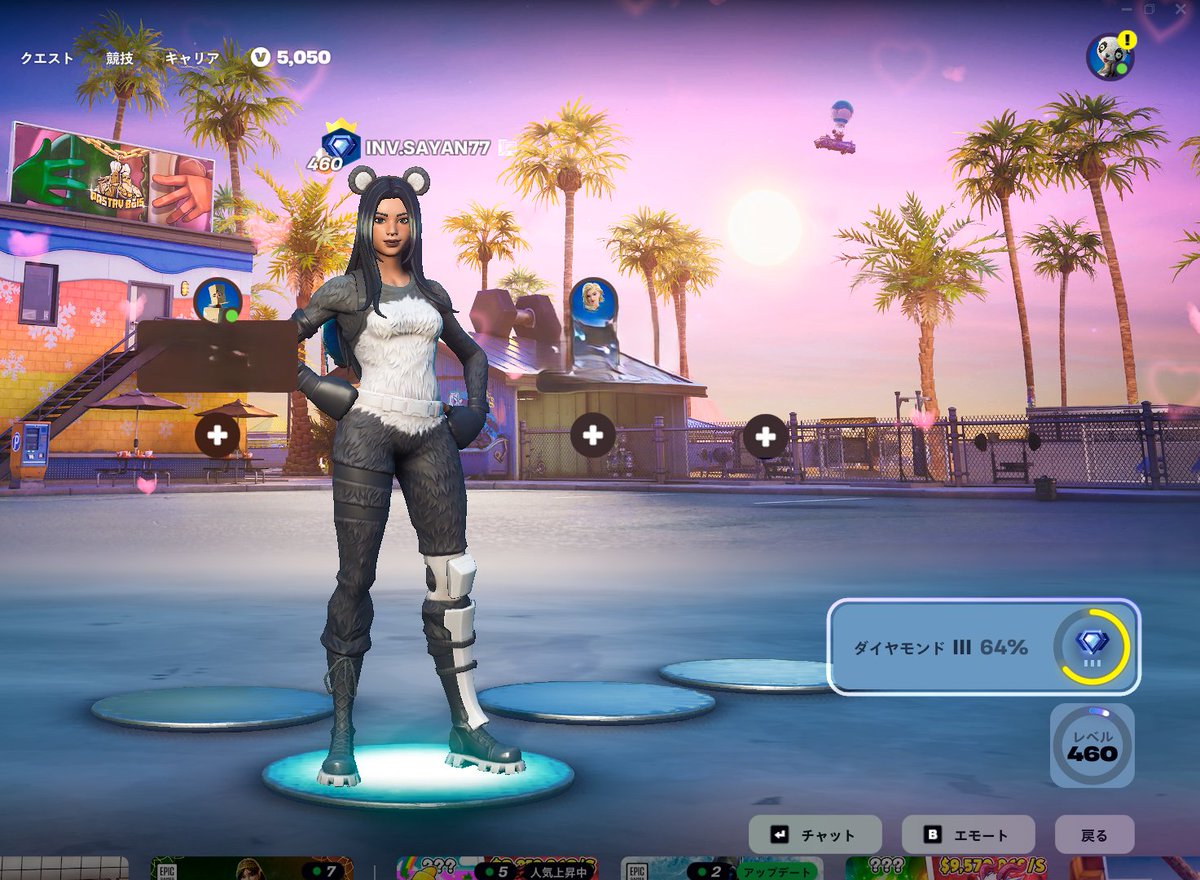
Task: Open チャット (Chat)
Action: [815, 835]
